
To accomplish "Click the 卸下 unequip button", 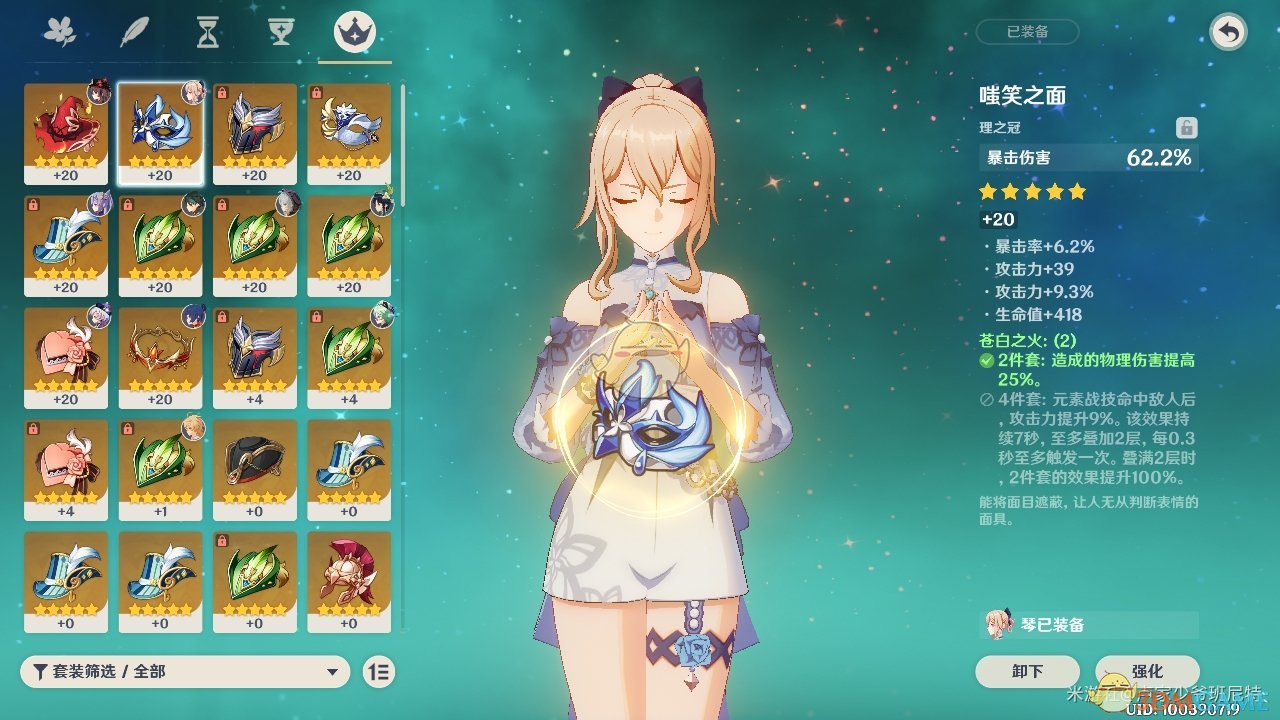I will point(1027,671).
